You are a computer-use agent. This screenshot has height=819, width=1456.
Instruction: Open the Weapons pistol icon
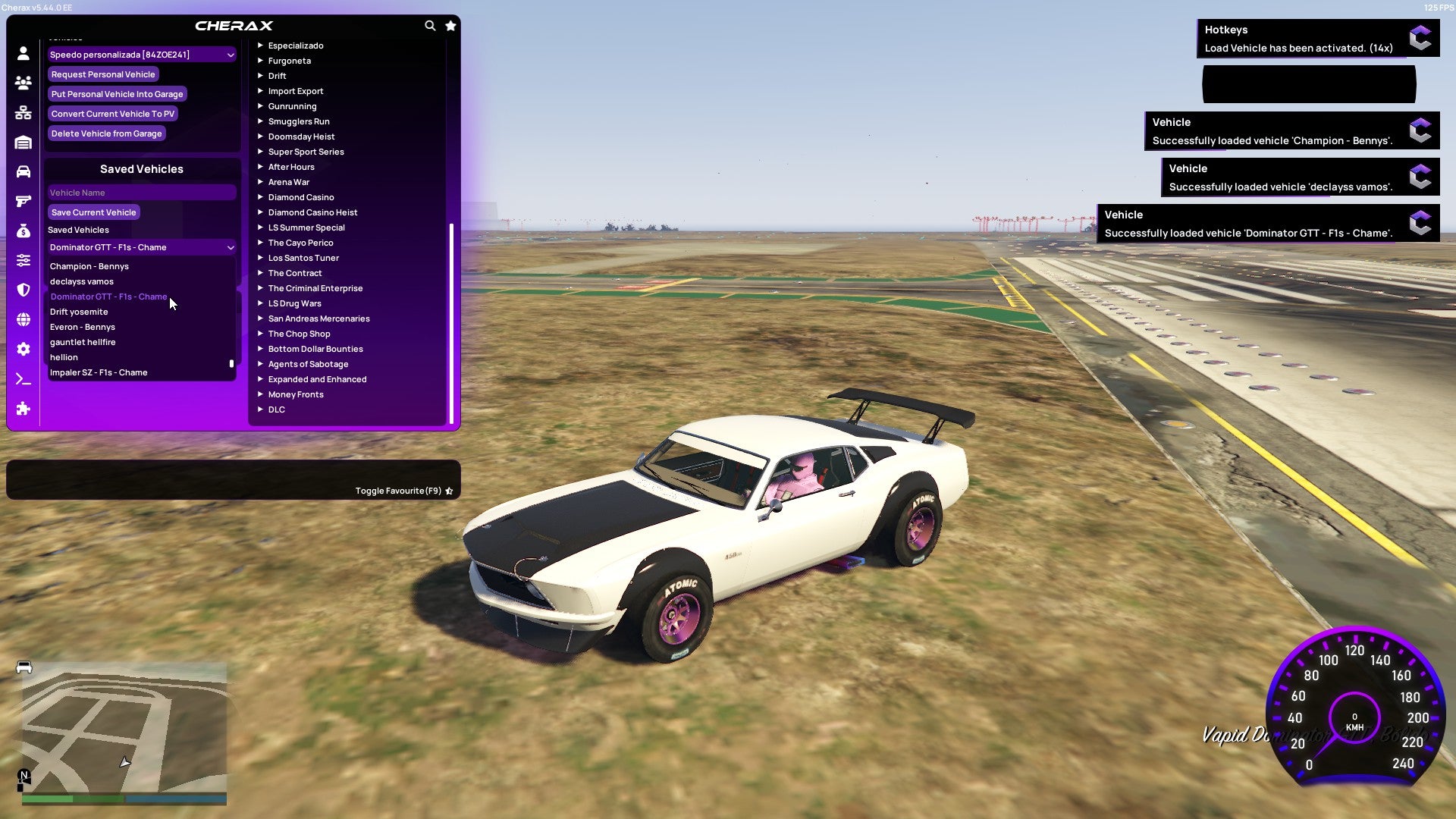(x=23, y=200)
